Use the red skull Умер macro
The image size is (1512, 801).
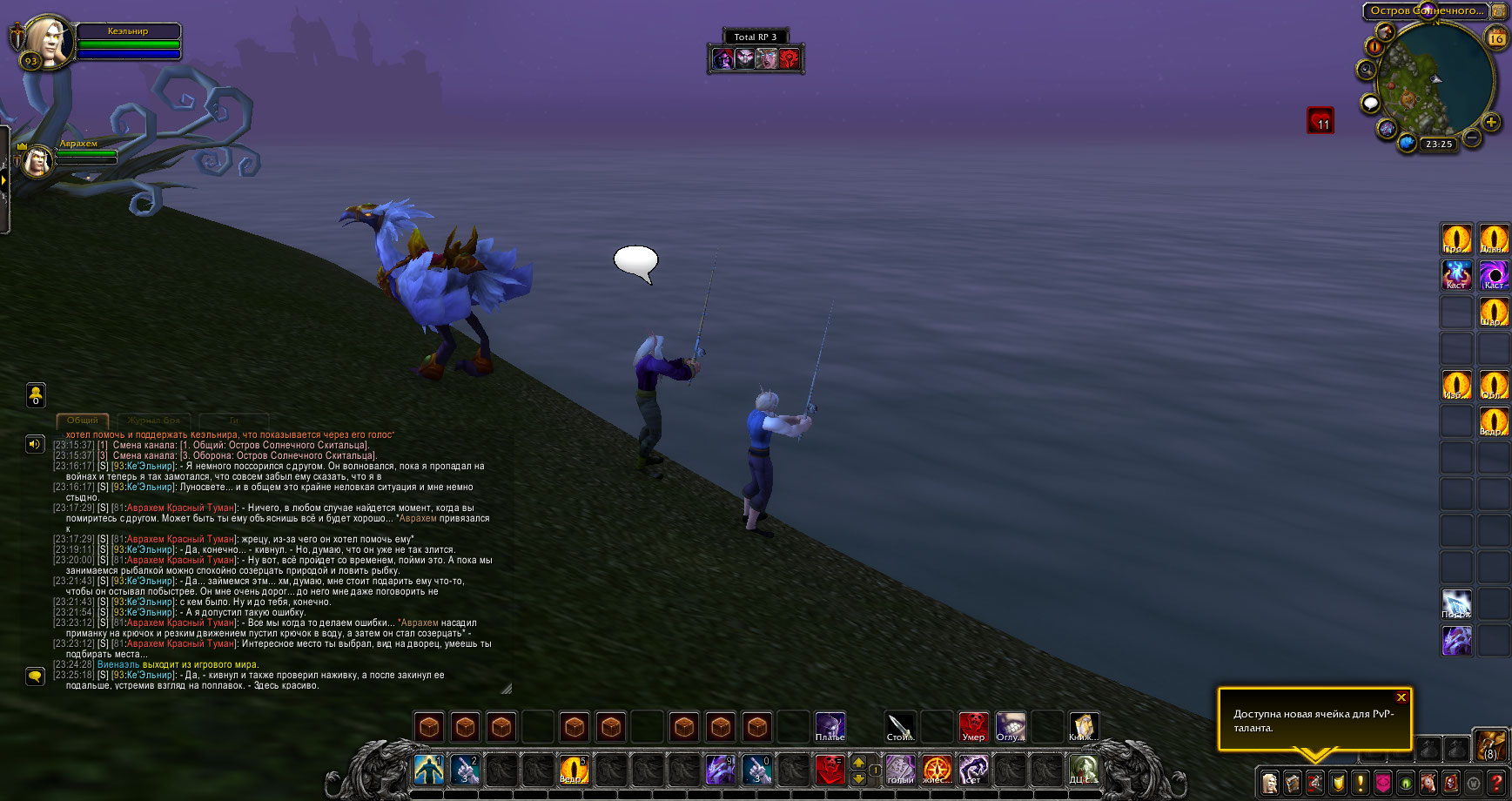[973, 726]
